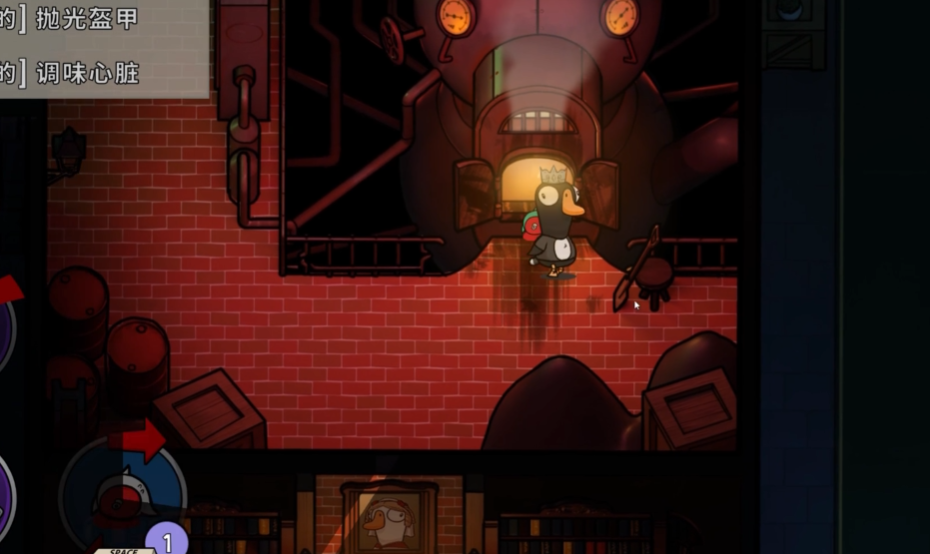This screenshot has width=930, height=554.
Task: Select the 抛光盔甲 task entry
Action: (87, 19)
